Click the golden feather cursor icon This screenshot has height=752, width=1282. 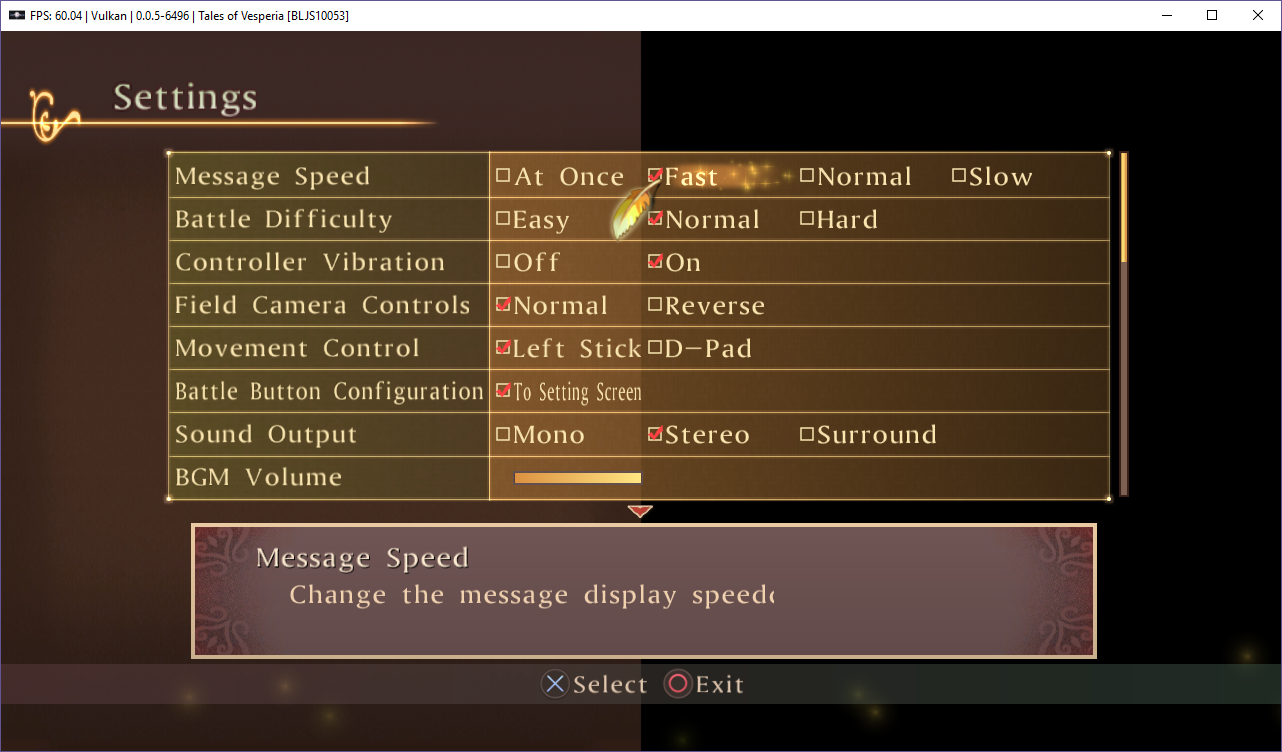coord(630,210)
